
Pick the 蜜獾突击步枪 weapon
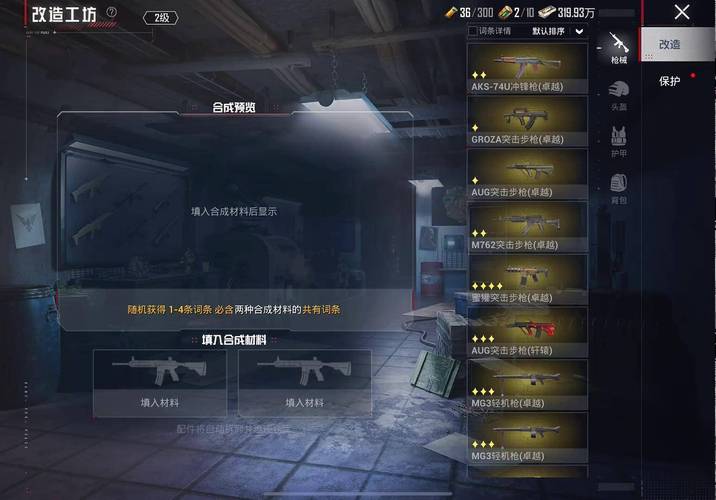[x=527, y=279]
